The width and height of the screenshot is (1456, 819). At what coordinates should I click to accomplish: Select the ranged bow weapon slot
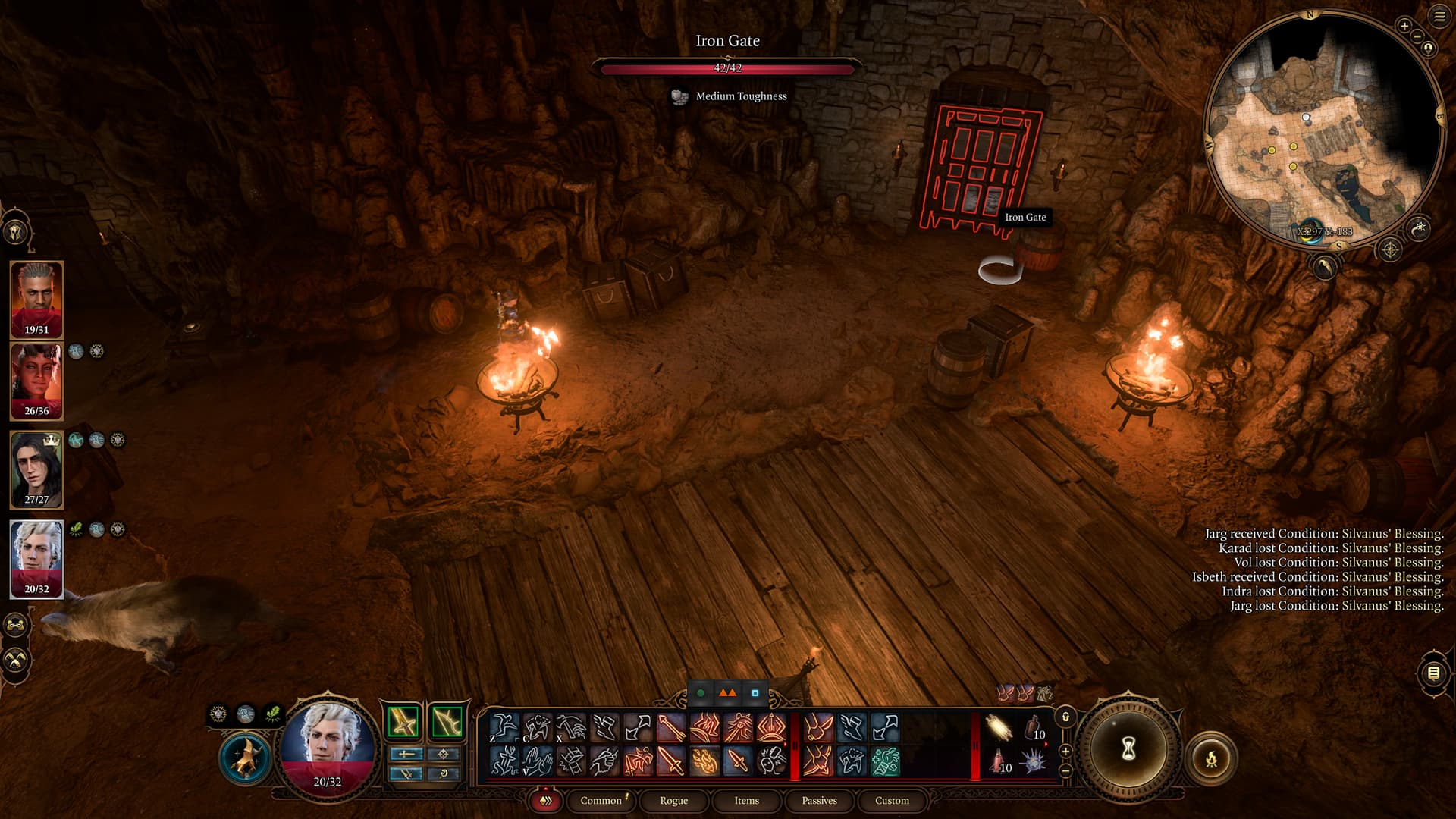point(447,721)
